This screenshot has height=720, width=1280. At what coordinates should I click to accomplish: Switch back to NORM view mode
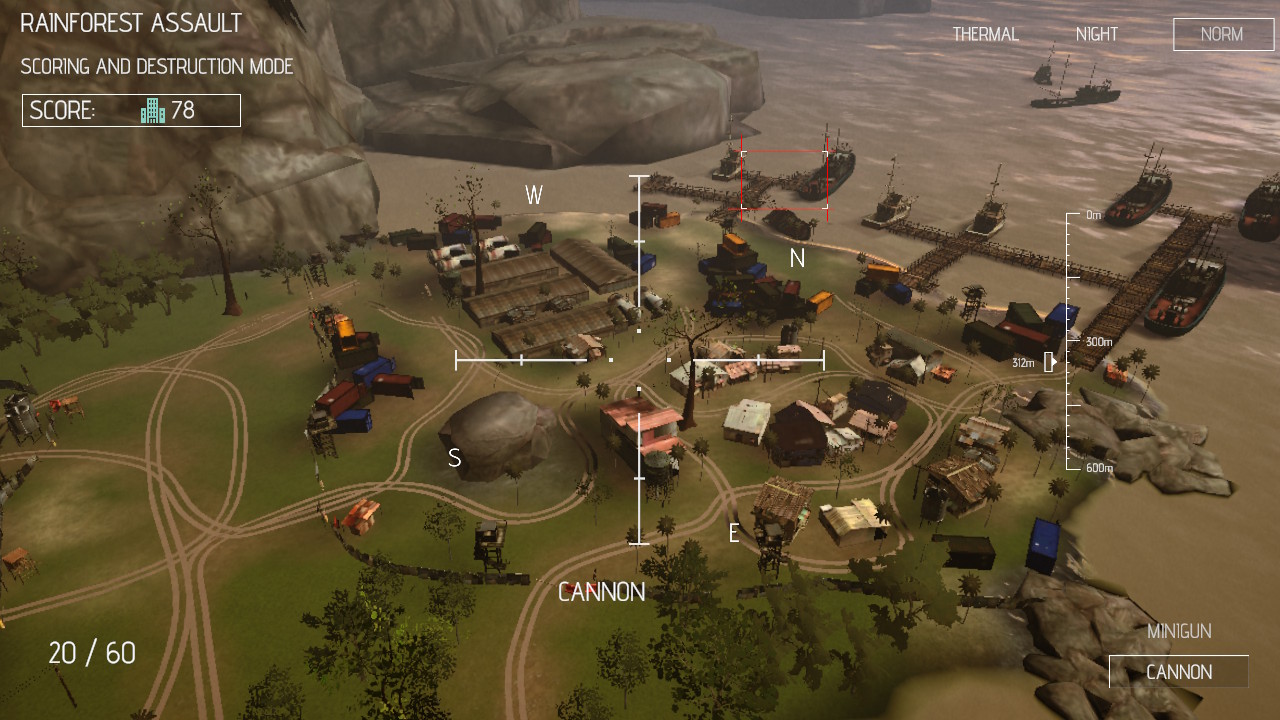click(x=1222, y=34)
